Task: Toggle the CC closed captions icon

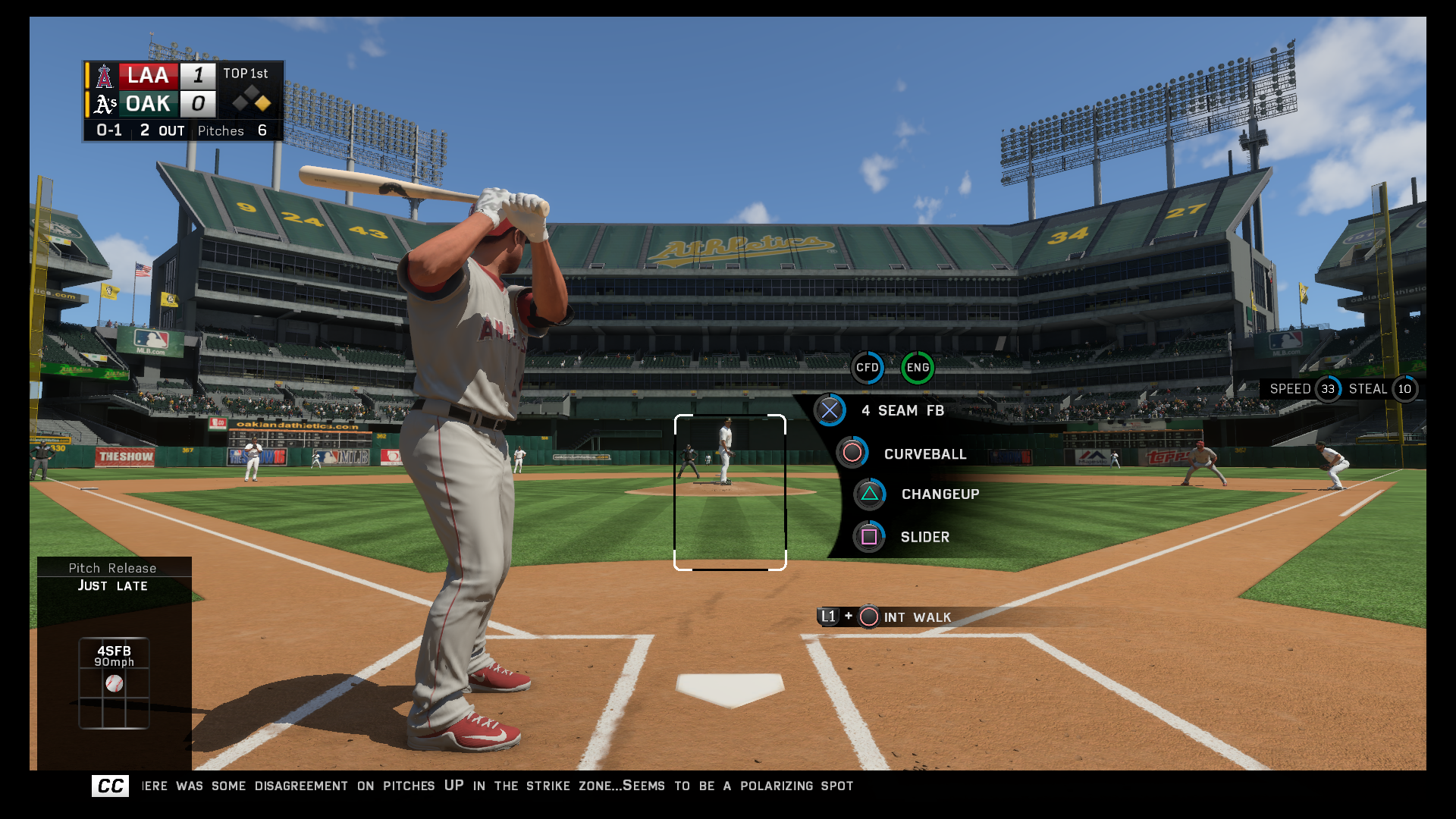Action: point(111,786)
